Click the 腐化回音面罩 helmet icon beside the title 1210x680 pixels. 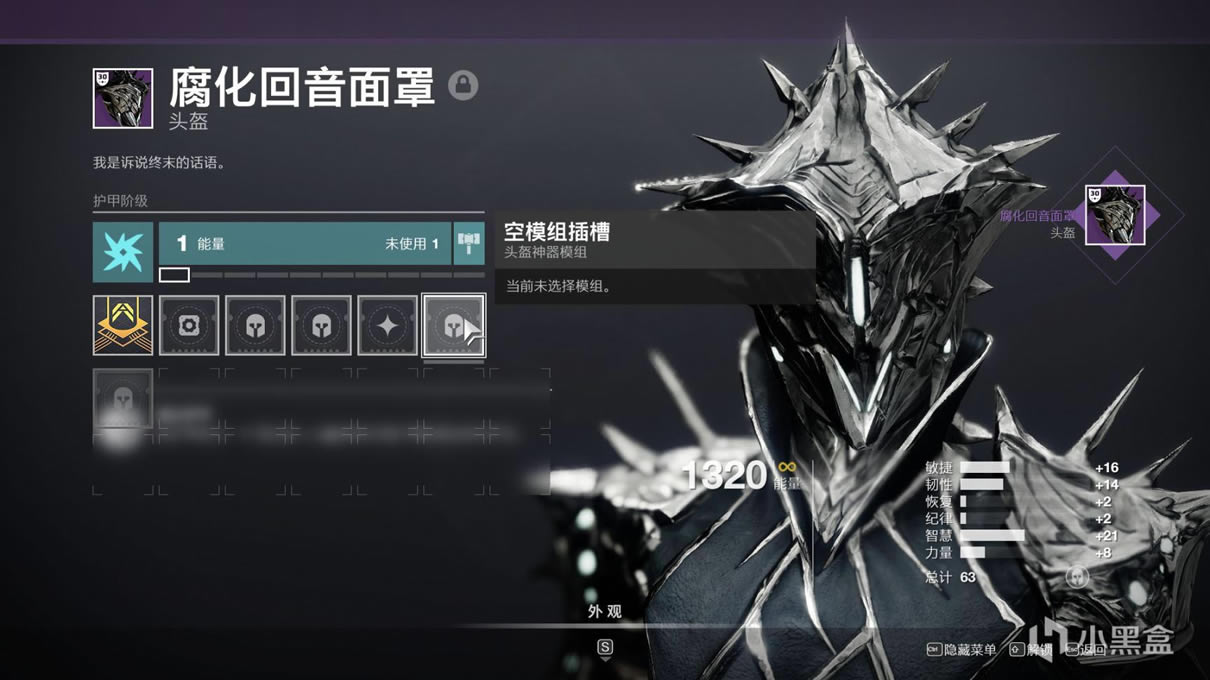point(123,98)
